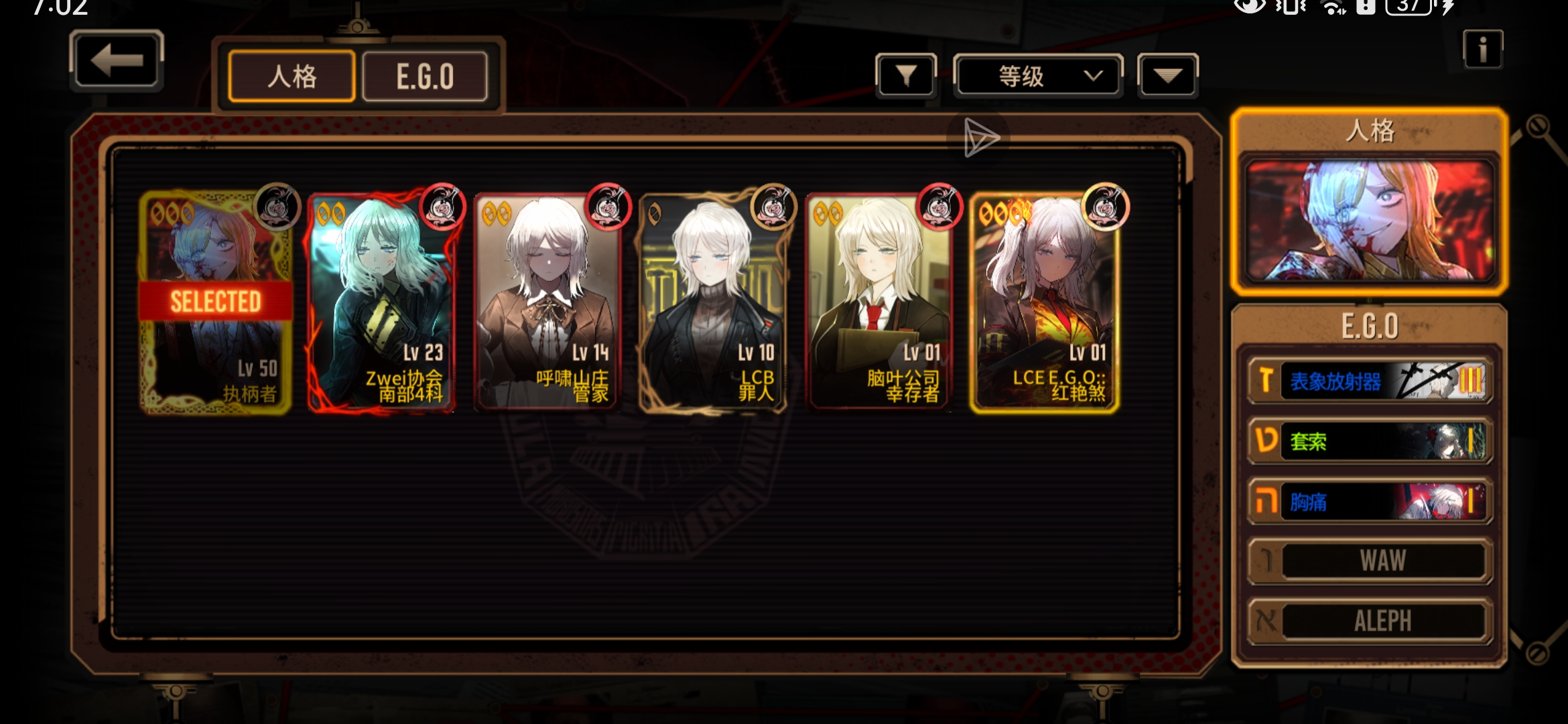The image size is (1568, 724).
Task: Open the empty ALEPH E.G.O slot
Action: click(x=1370, y=621)
